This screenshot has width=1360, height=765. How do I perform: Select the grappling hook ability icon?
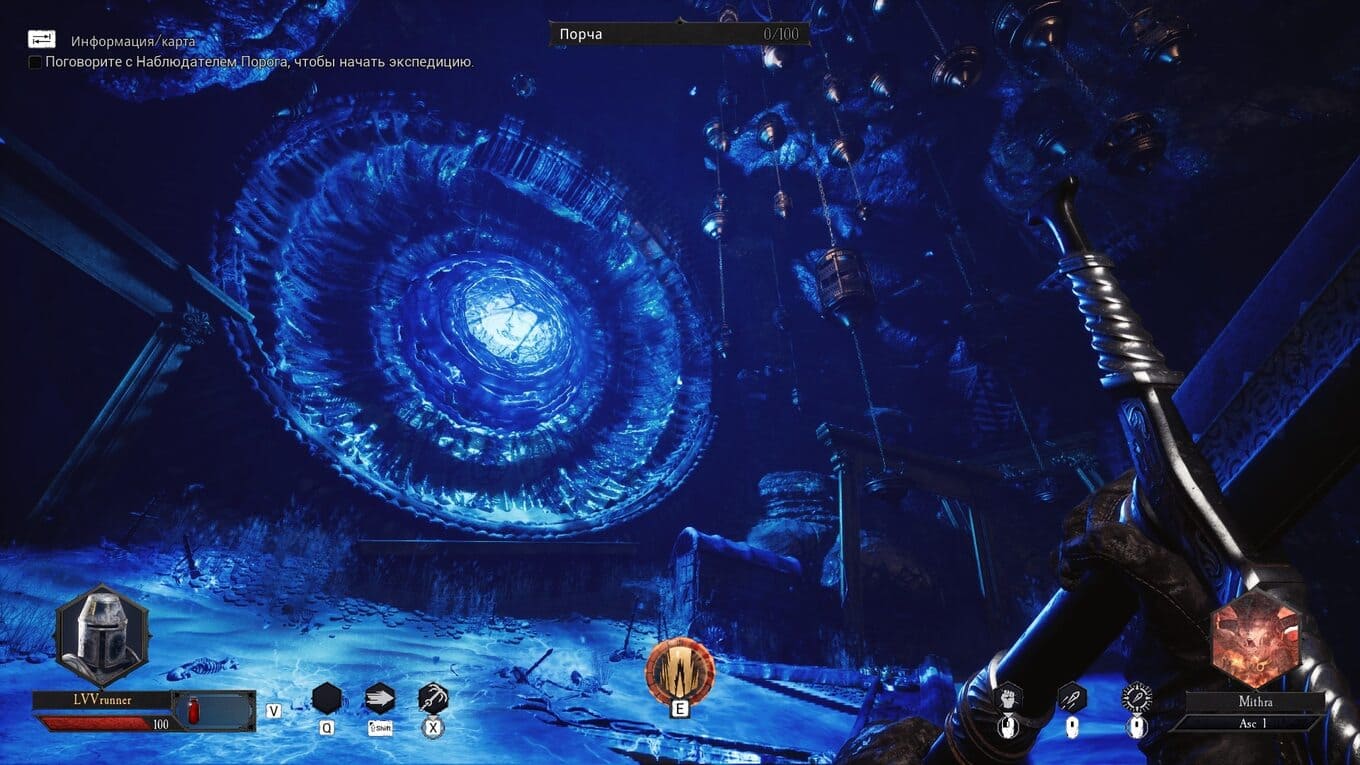tap(433, 698)
